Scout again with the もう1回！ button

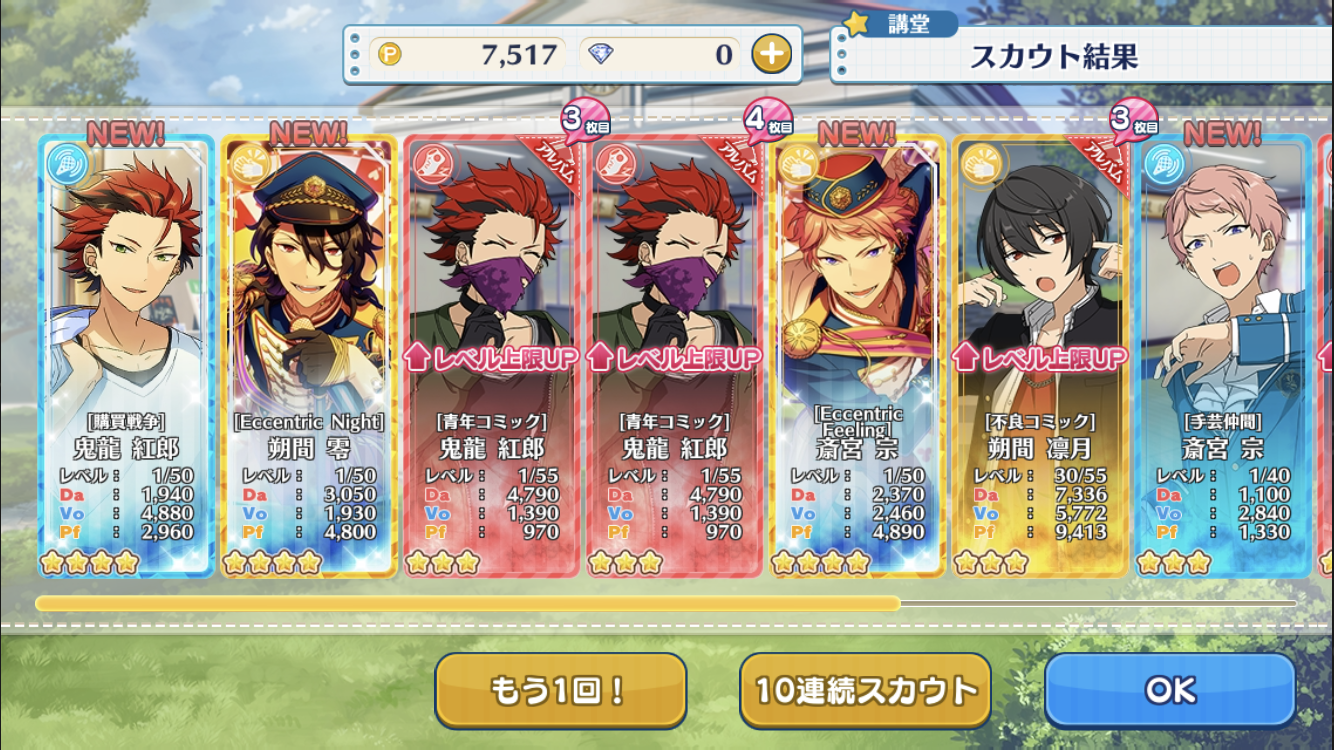560,690
